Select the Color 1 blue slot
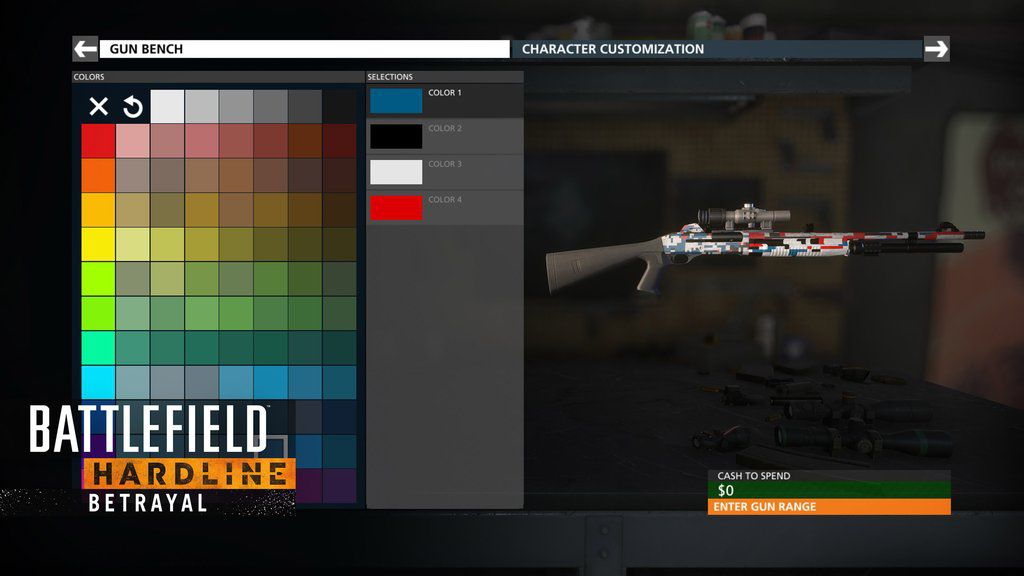This screenshot has height=576, width=1024. [396, 100]
